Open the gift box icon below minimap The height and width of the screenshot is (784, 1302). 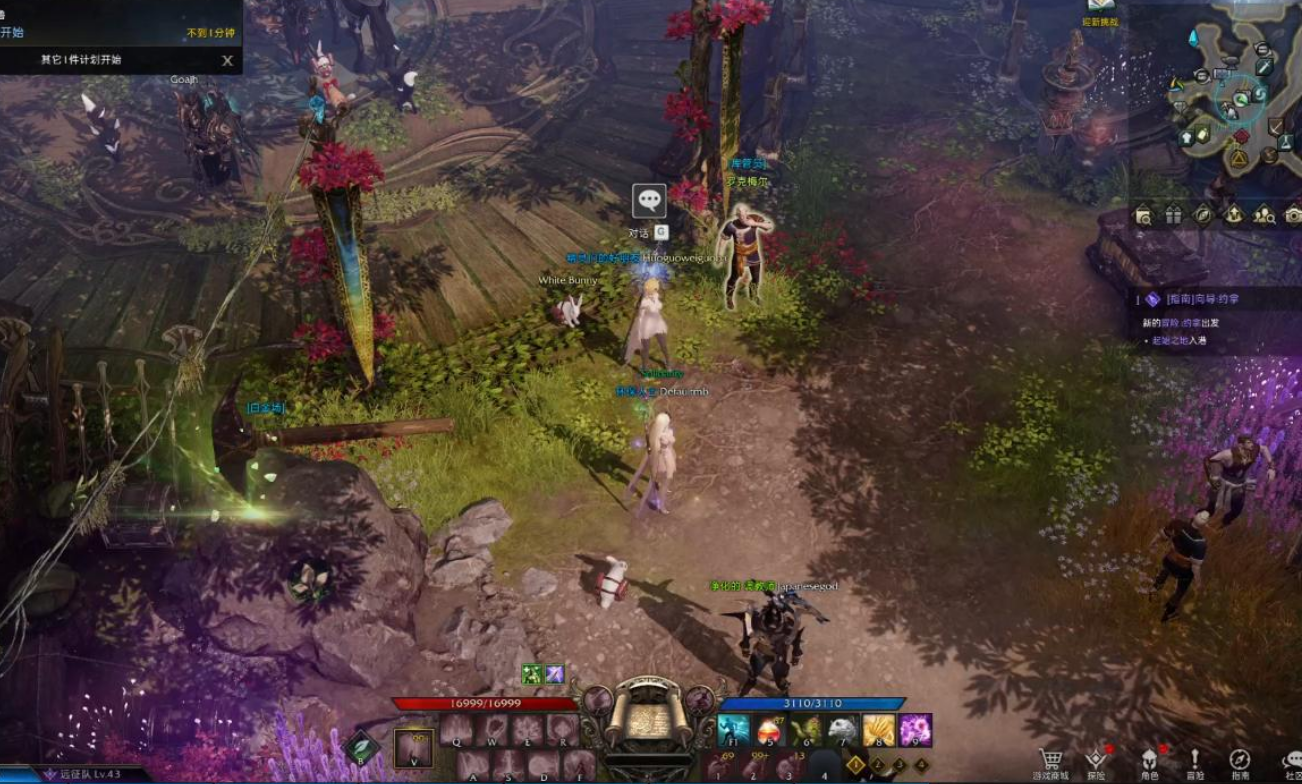pos(1173,215)
